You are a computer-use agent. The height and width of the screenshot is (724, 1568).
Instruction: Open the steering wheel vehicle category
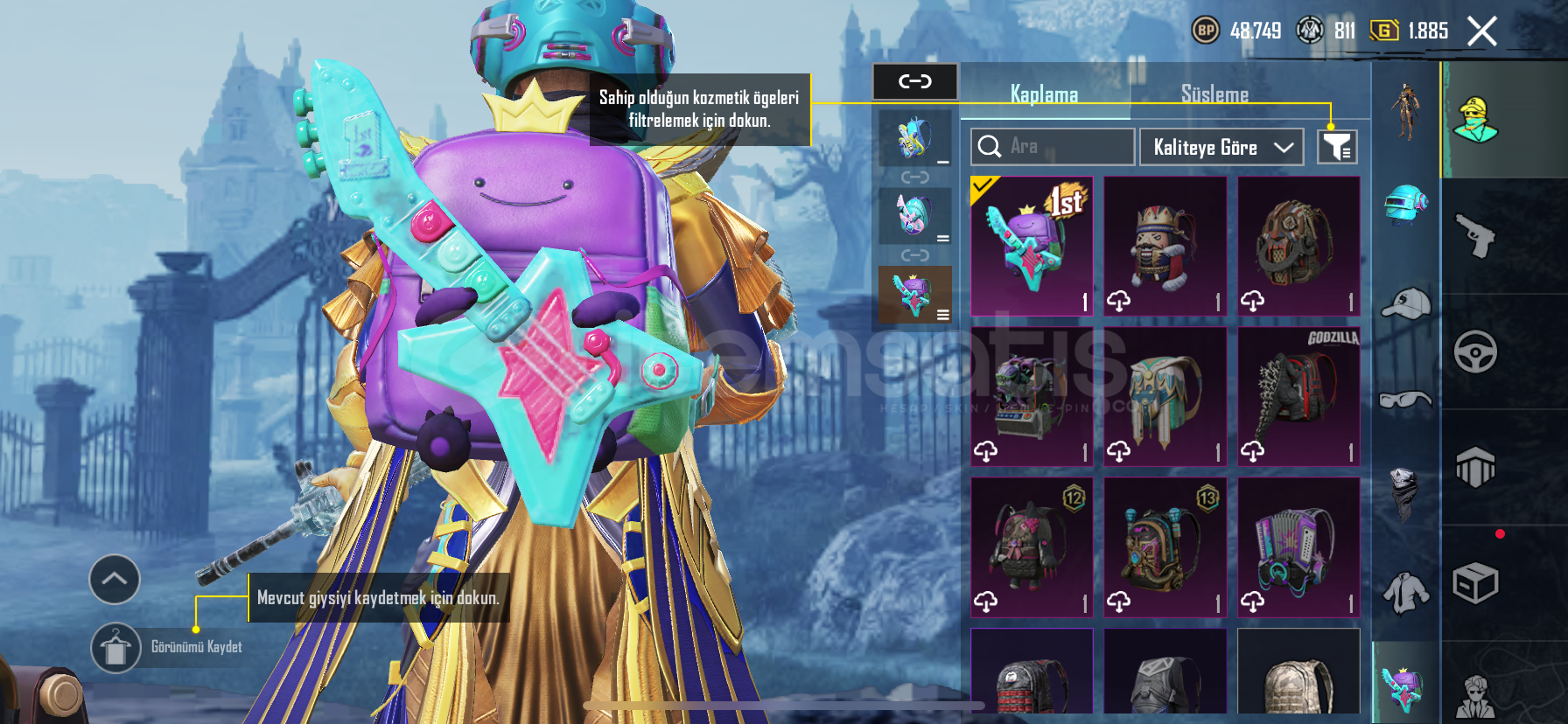click(1475, 352)
